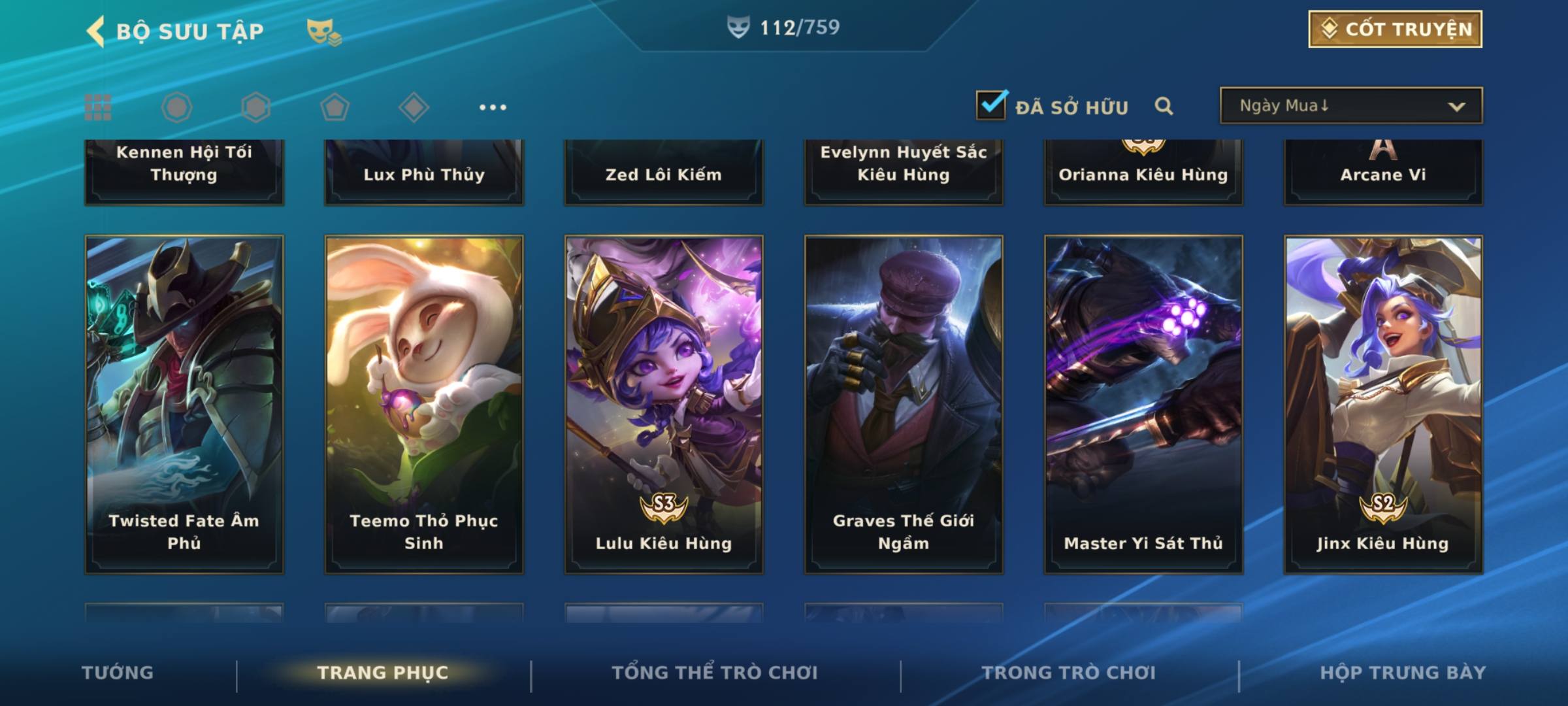Screen dimensions: 1568x706
Task: Open the Trong Trò Chơi tab
Action: 1069,673
